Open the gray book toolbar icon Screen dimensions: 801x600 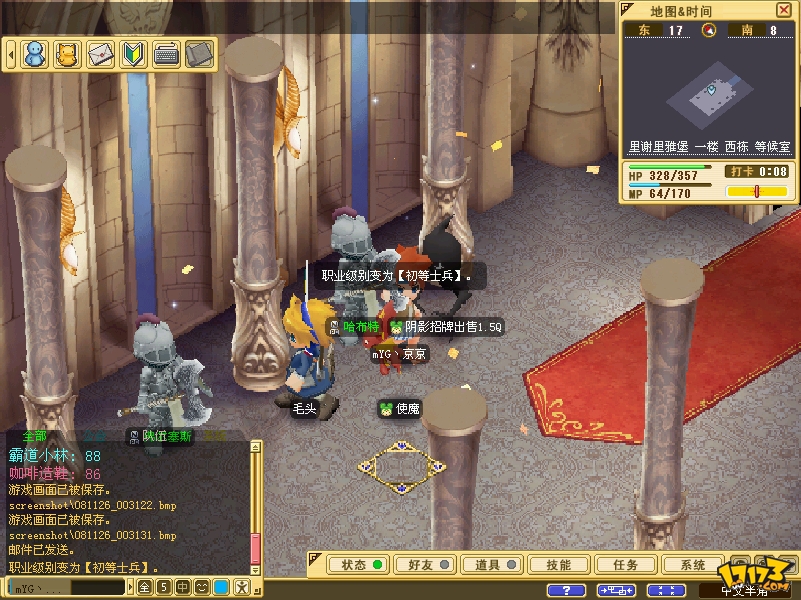click(x=200, y=53)
